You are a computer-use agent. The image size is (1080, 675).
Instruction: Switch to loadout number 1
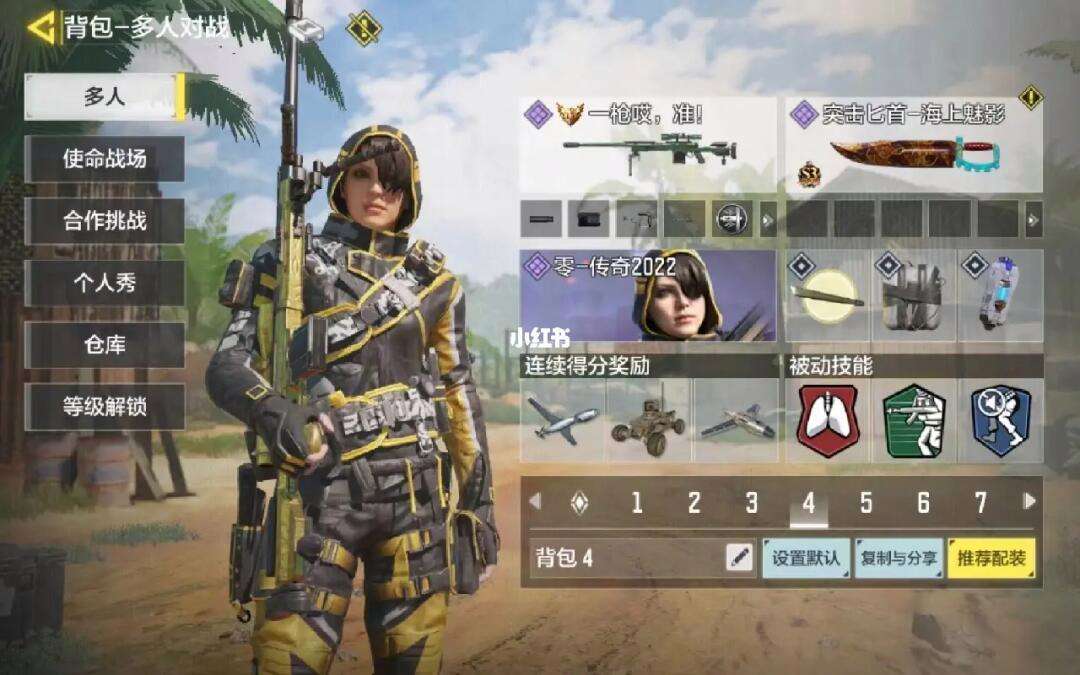(x=636, y=502)
